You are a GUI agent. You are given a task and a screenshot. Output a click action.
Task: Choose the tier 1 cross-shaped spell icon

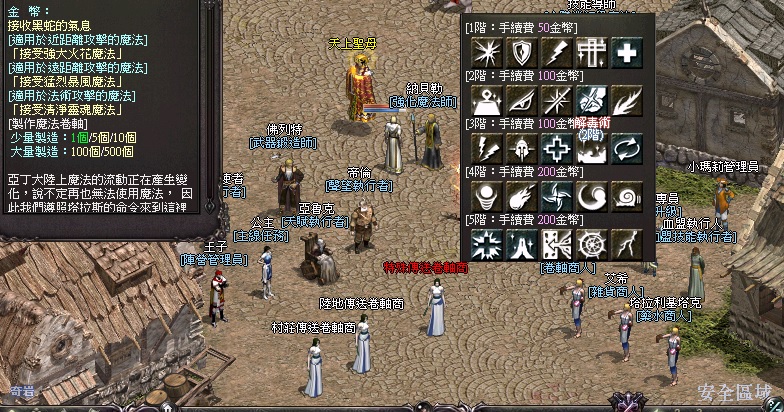(590, 53)
